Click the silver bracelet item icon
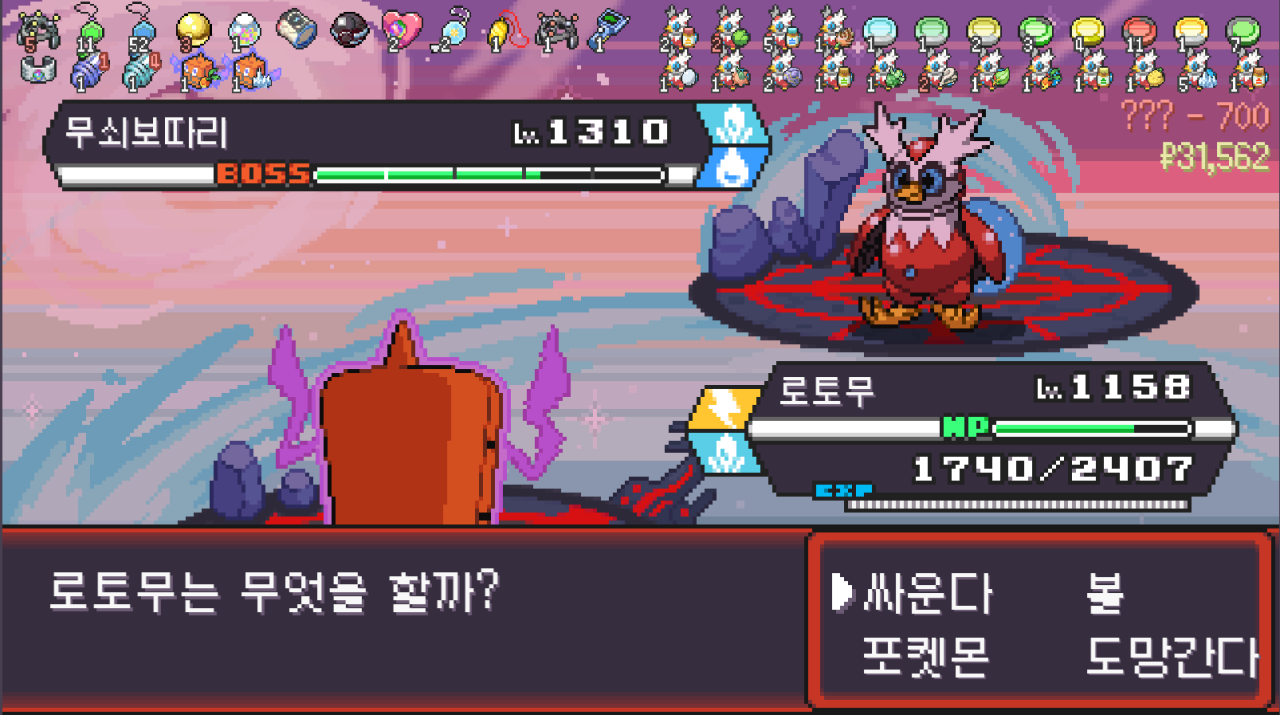 (x=37, y=70)
